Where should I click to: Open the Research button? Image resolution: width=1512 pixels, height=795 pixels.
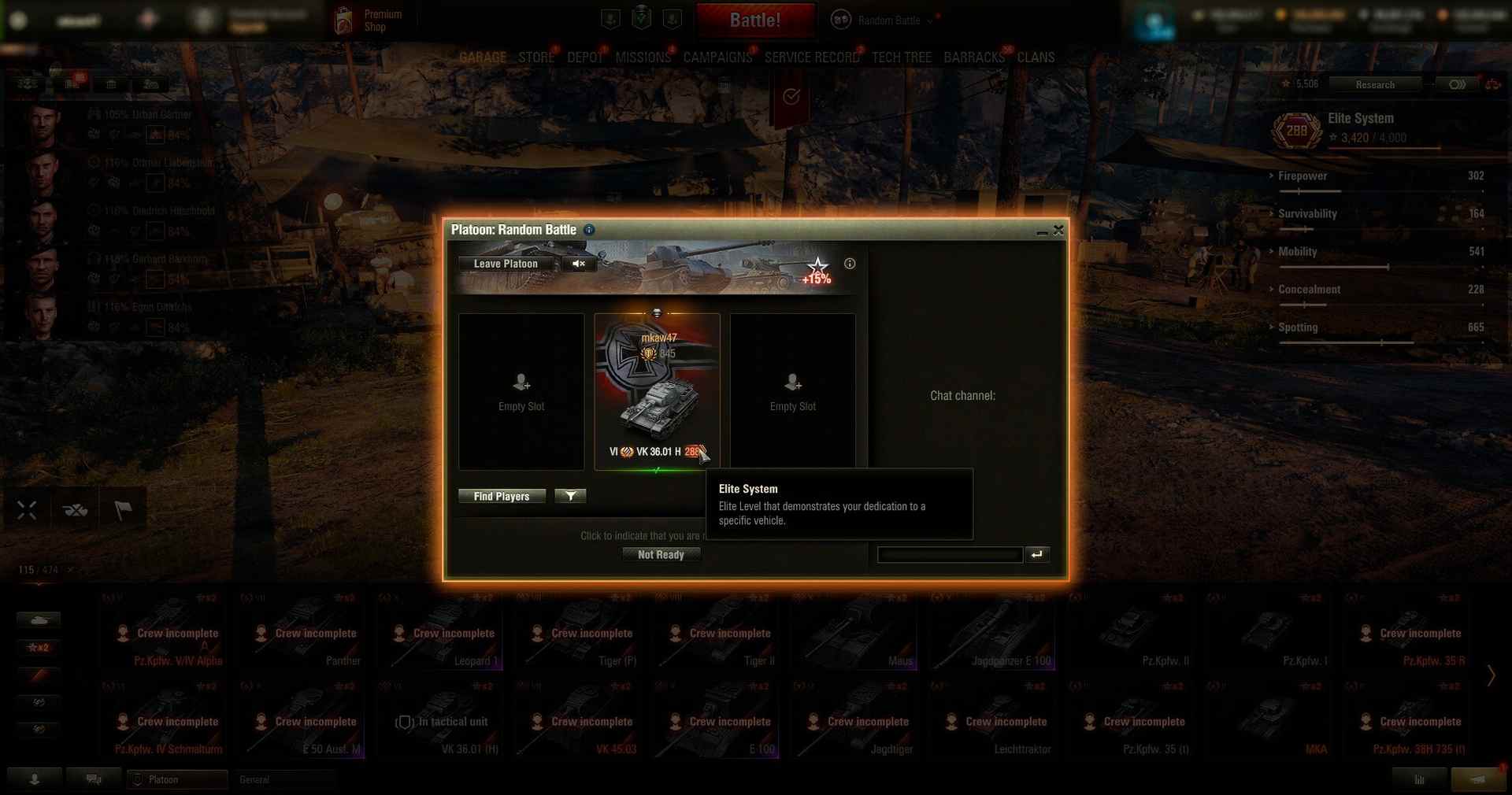1375,84
